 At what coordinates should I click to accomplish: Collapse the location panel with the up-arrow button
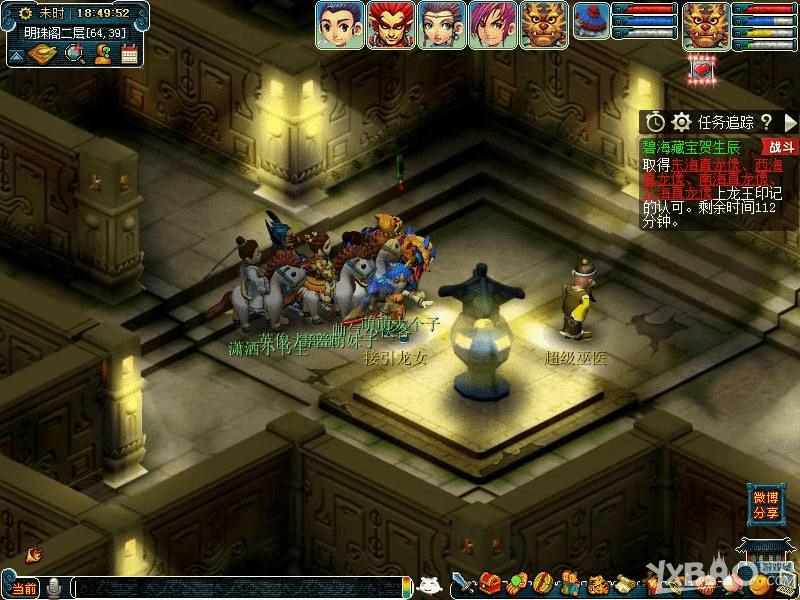point(17,56)
